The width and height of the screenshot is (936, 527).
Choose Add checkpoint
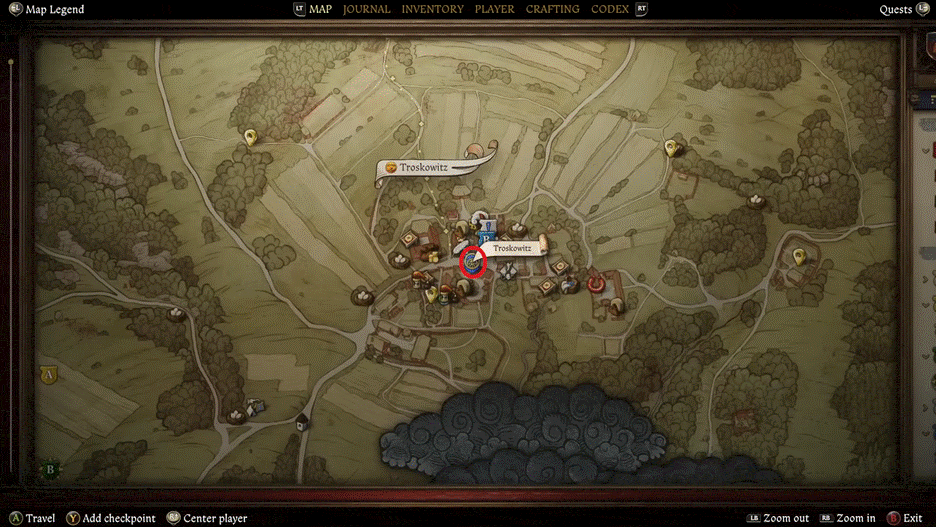pyautogui.click(x=119, y=518)
